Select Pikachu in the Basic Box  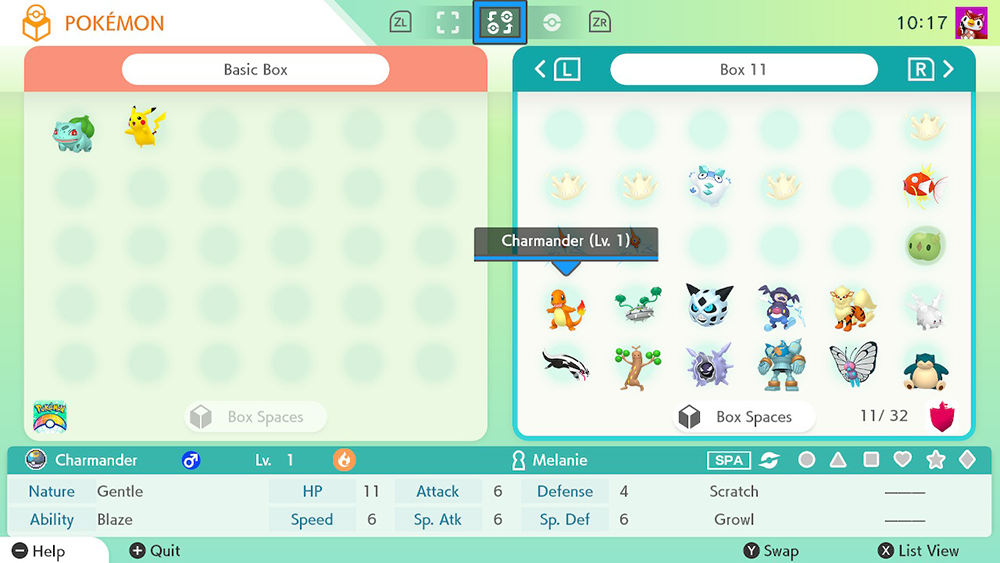pos(145,128)
